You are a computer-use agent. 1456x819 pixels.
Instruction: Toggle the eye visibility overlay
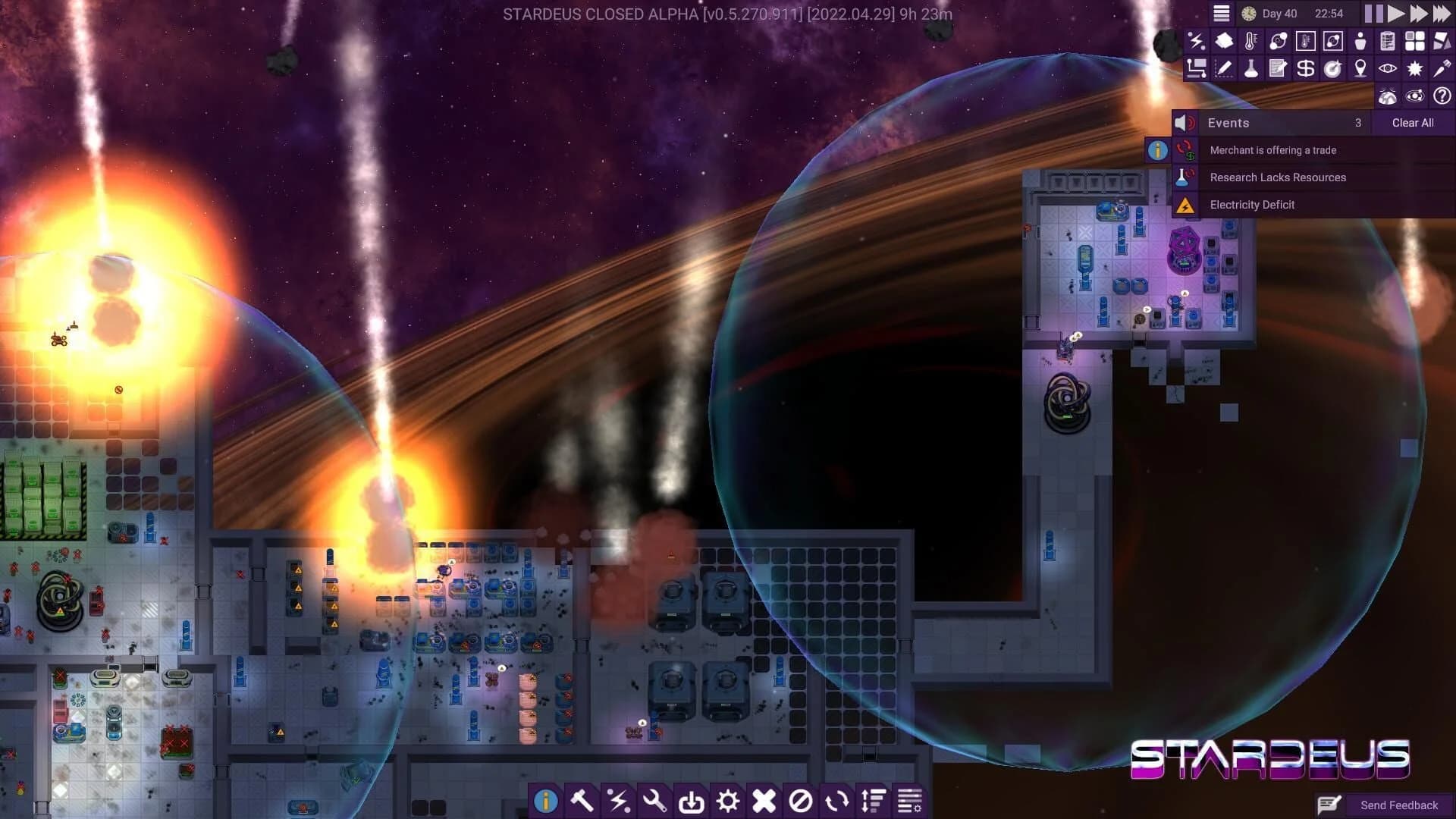pyautogui.click(x=1389, y=68)
